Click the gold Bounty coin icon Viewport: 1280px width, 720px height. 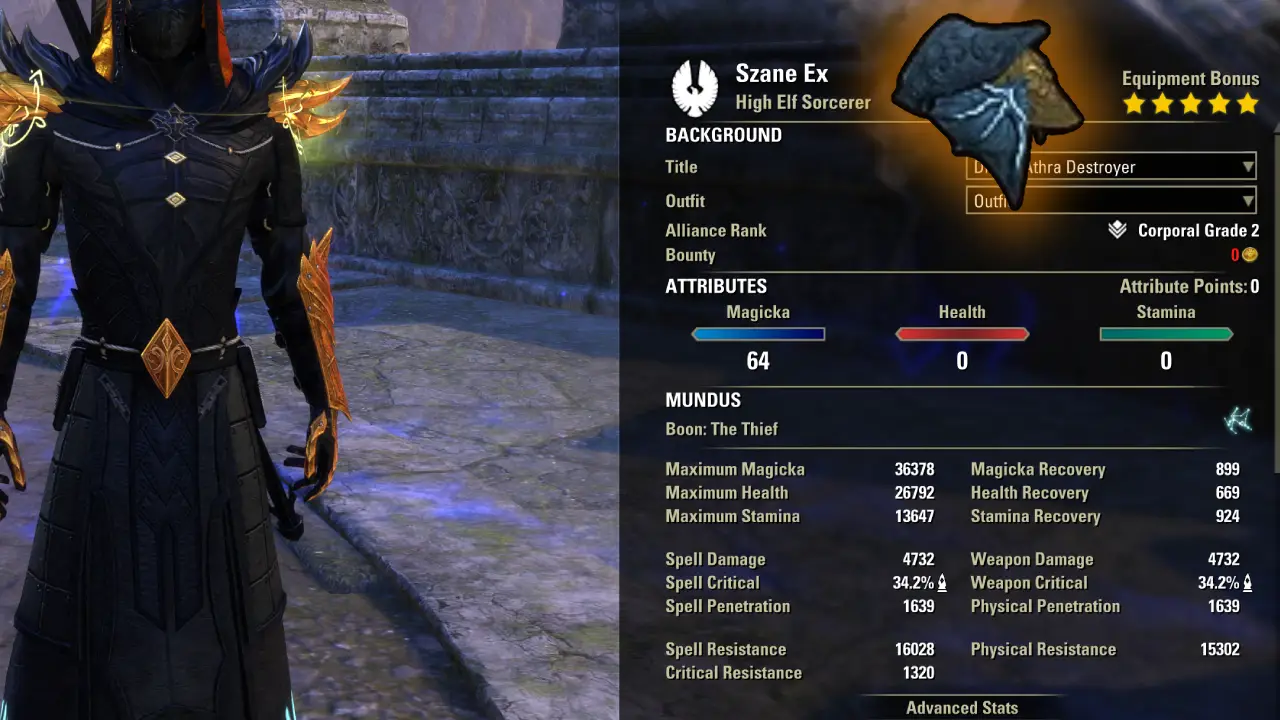(1249, 255)
